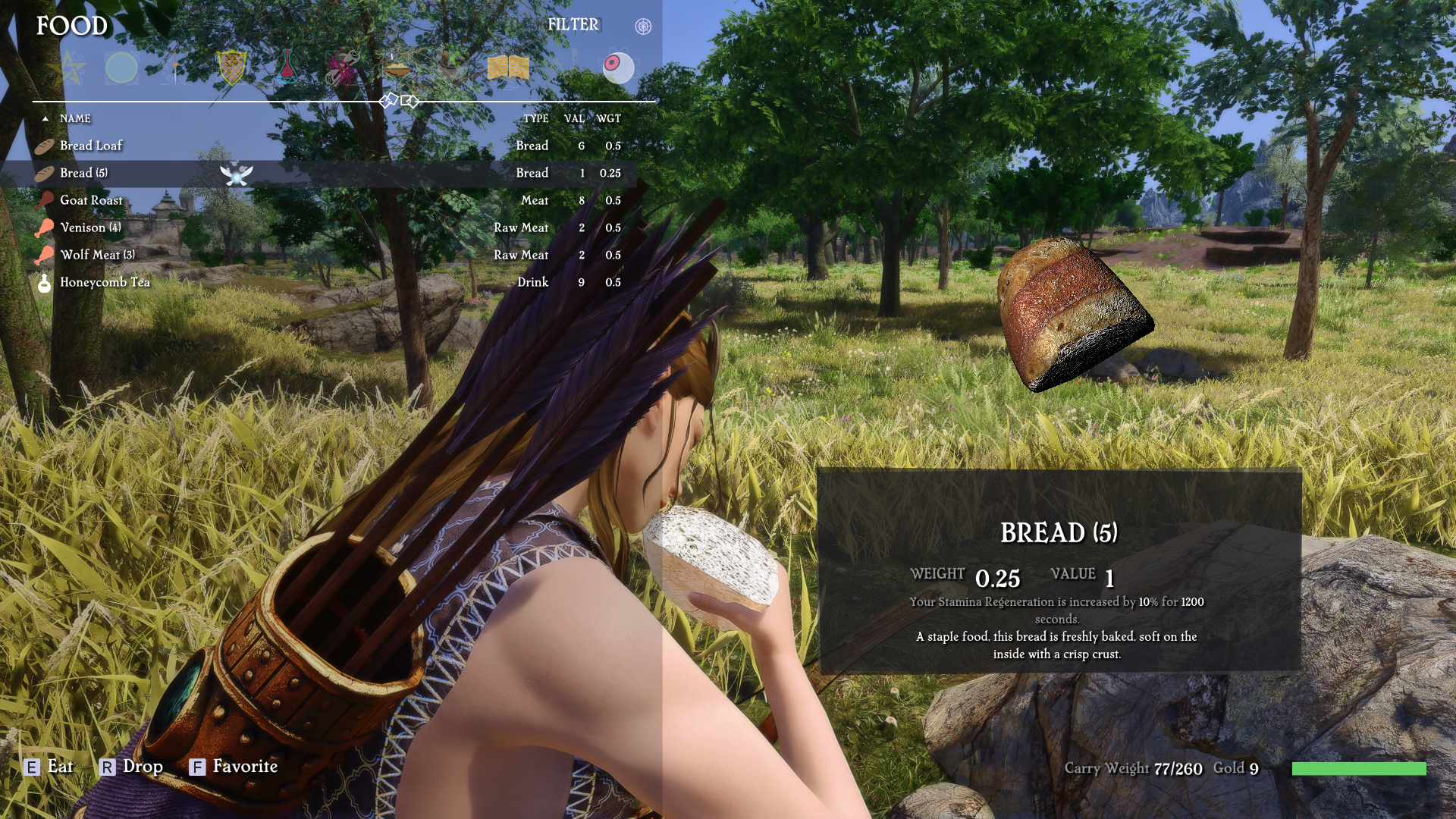The image size is (1456, 819).
Task: Open the mortar ingredients category
Action: tap(452, 67)
